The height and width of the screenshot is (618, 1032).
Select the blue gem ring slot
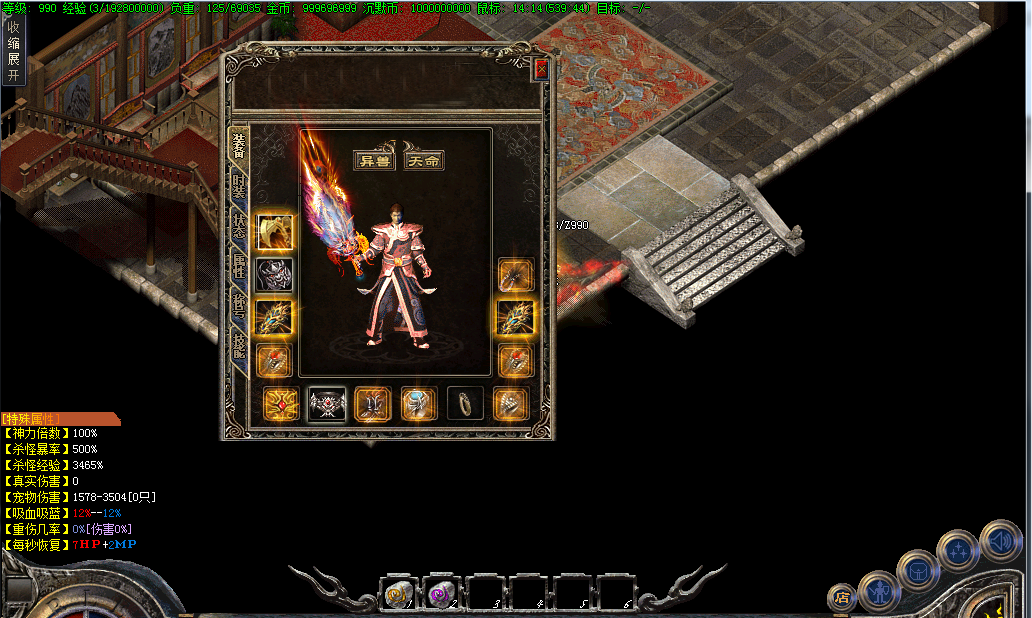pyautogui.click(x=420, y=404)
